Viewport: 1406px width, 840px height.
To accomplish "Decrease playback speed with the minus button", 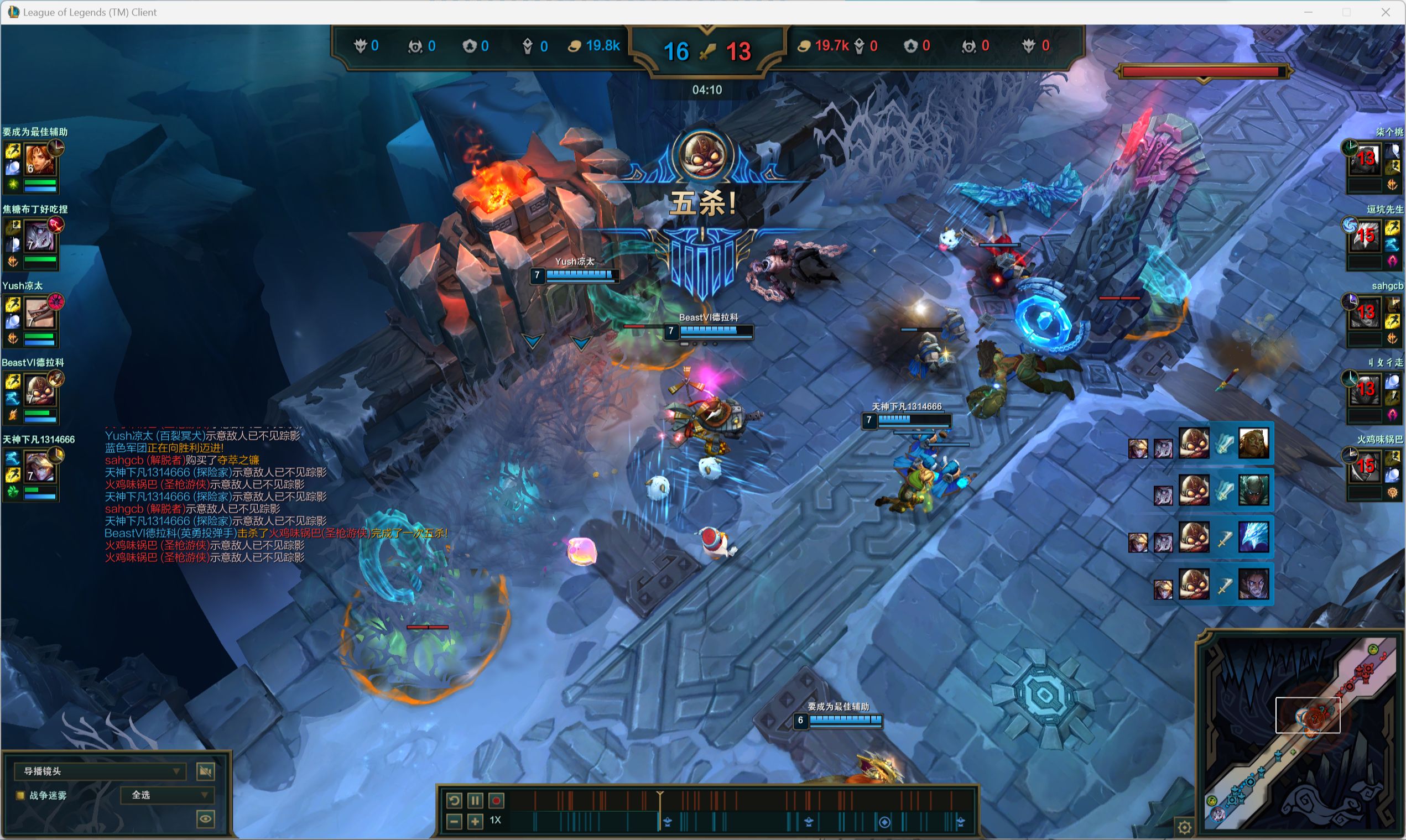I will (x=454, y=821).
